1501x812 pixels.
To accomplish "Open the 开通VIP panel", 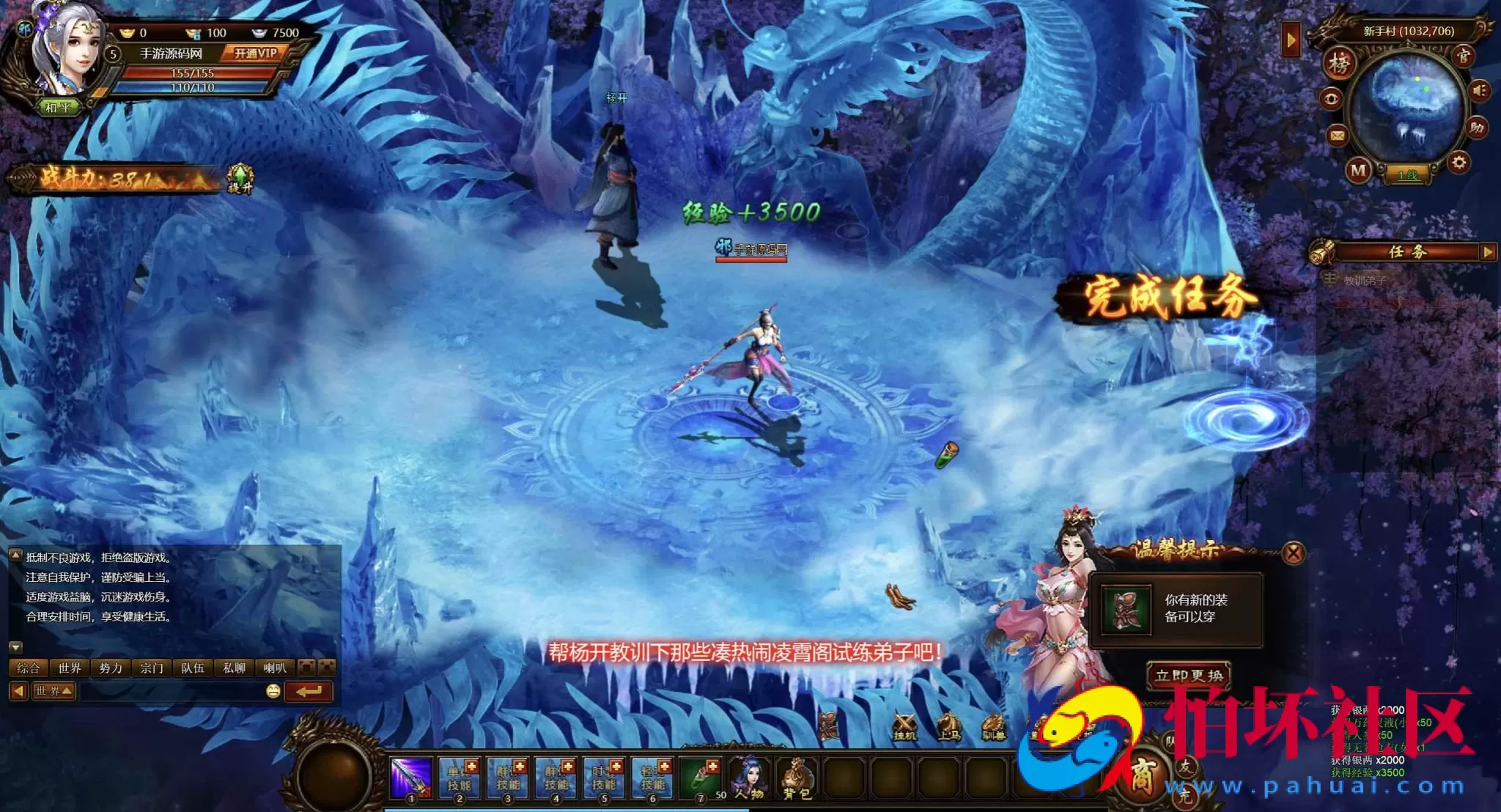I will [x=255, y=53].
